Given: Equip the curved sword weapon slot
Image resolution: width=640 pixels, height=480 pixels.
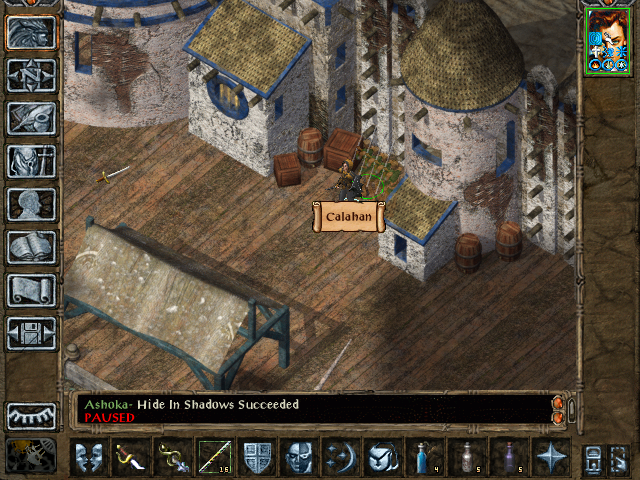Looking at the screenshot, I should tap(131, 457).
